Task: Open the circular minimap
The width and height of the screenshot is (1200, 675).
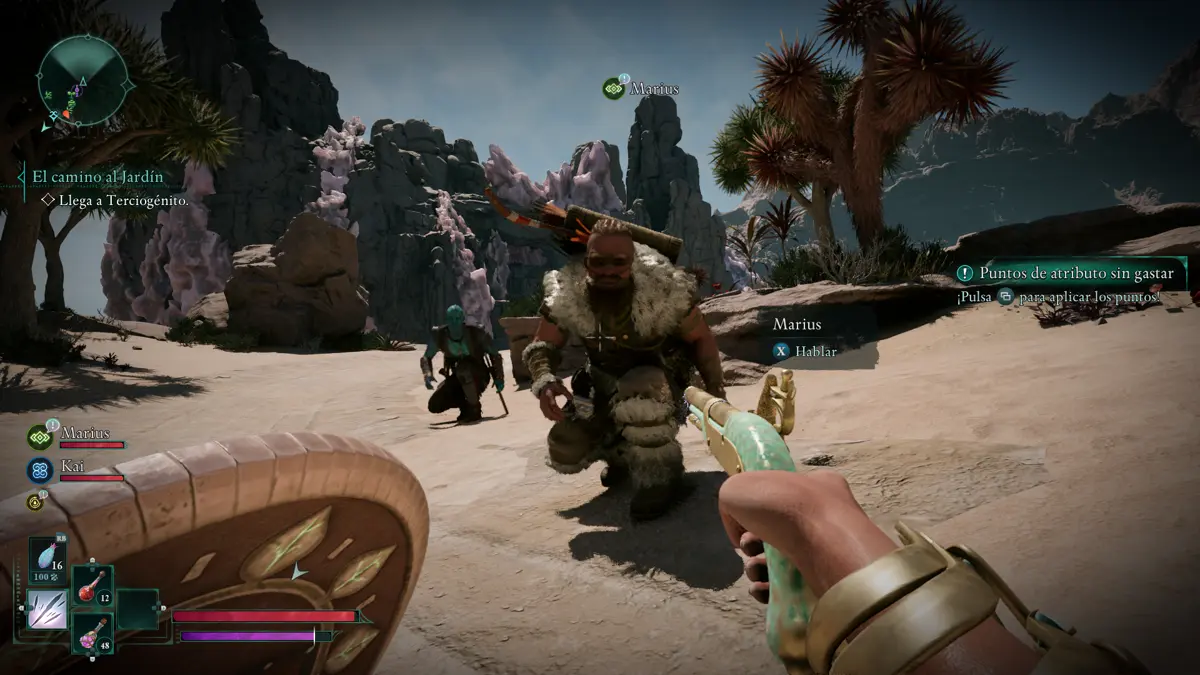Action: click(x=83, y=79)
